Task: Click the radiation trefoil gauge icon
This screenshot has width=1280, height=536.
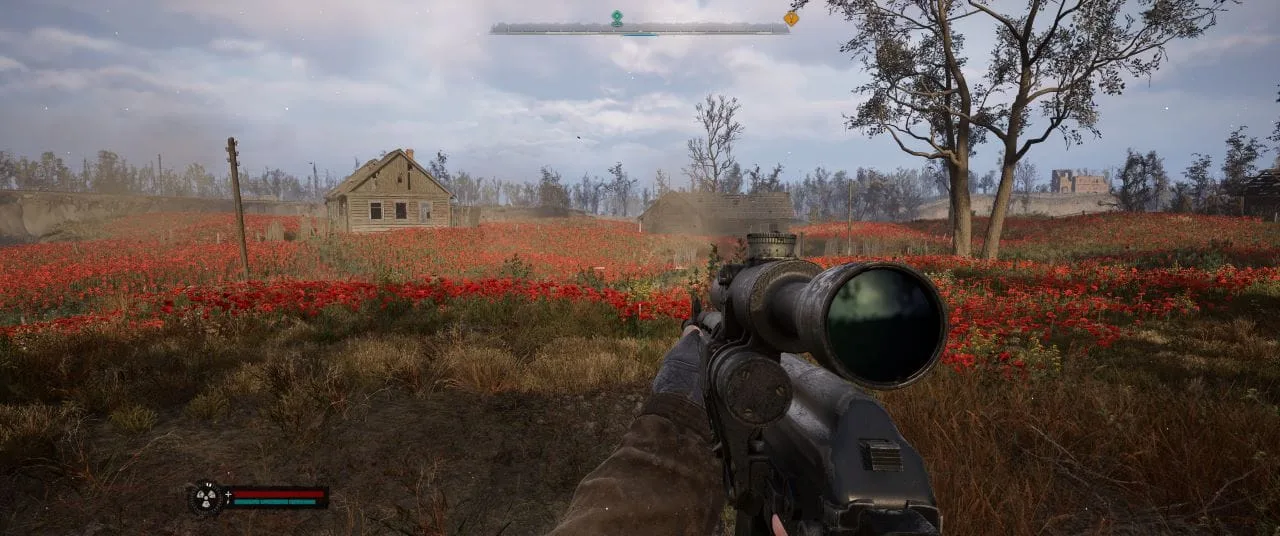Action: 206,498
